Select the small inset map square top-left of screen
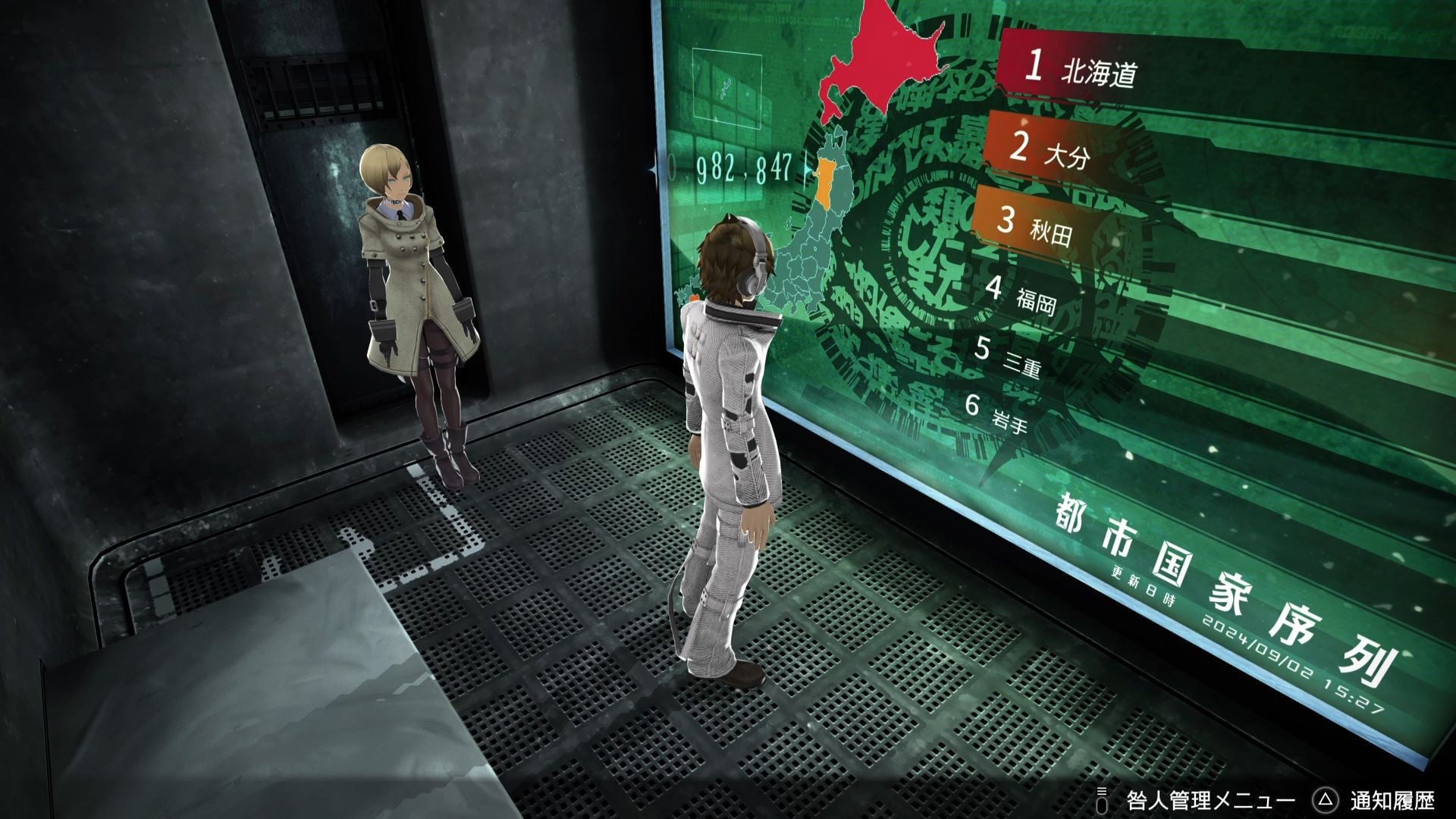 point(726,89)
